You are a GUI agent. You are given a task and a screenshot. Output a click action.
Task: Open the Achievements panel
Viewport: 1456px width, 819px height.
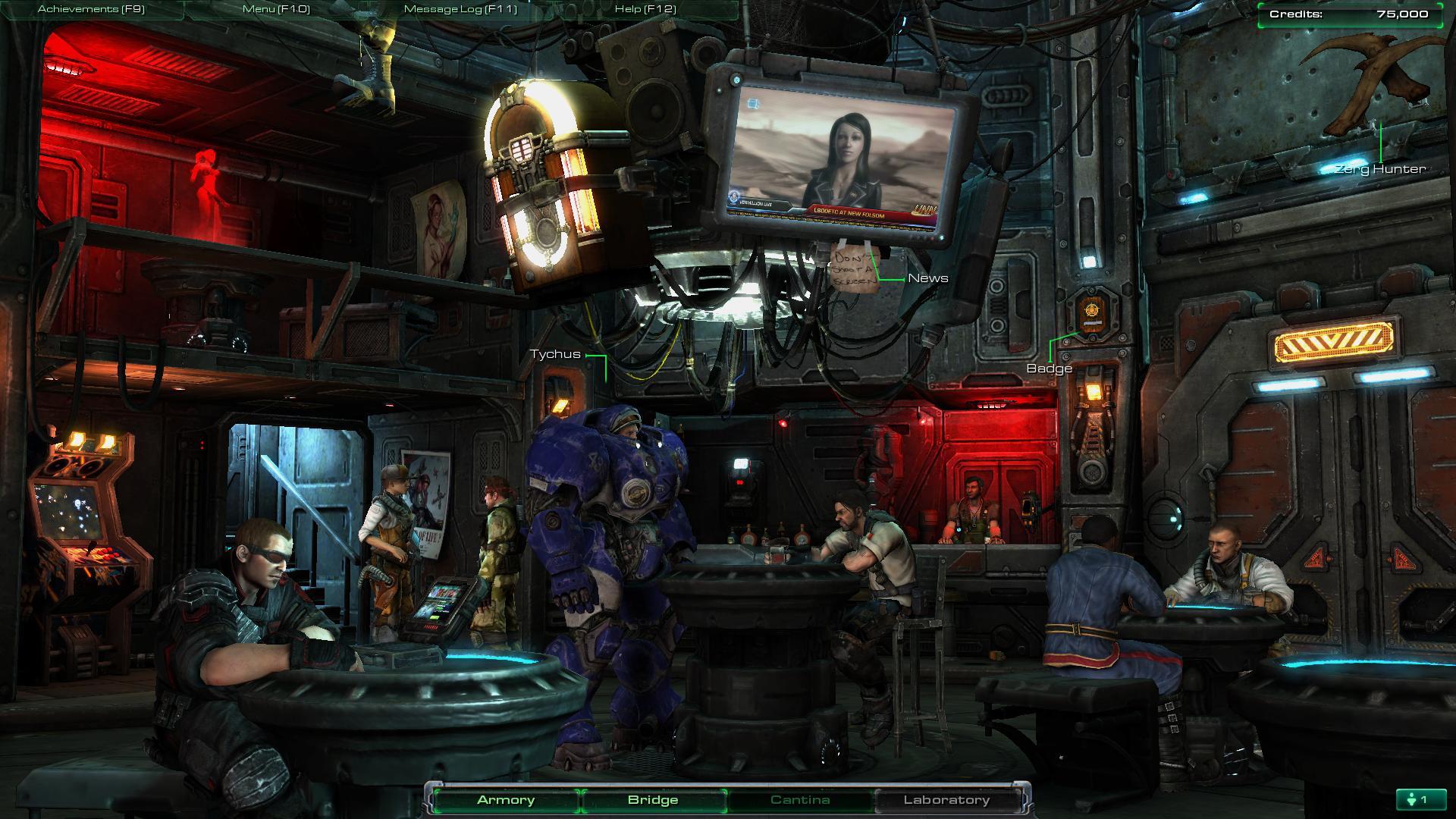91,9
